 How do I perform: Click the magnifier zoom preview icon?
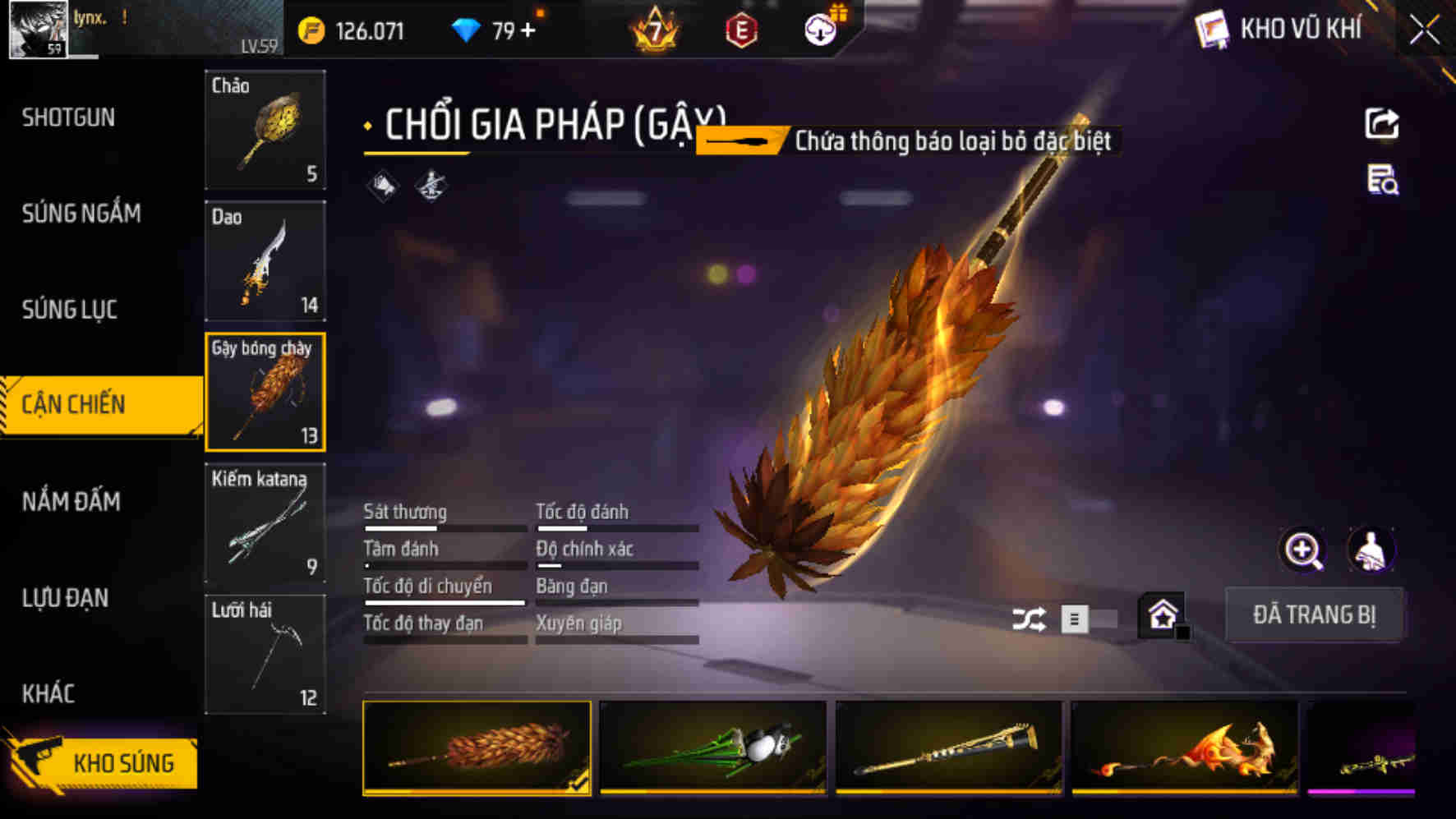[1302, 551]
